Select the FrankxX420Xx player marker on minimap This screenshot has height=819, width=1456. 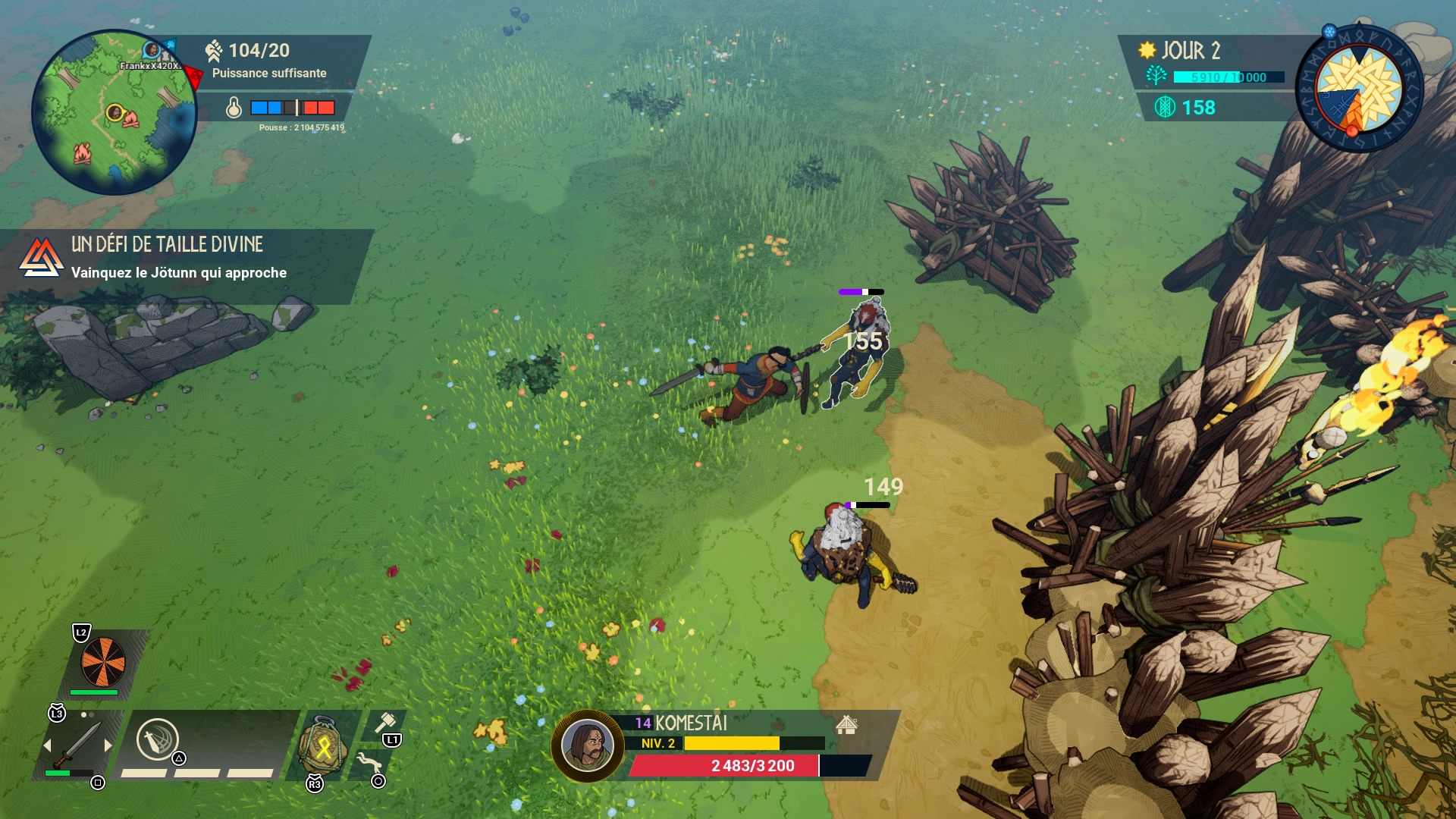pyautogui.click(x=152, y=51)
